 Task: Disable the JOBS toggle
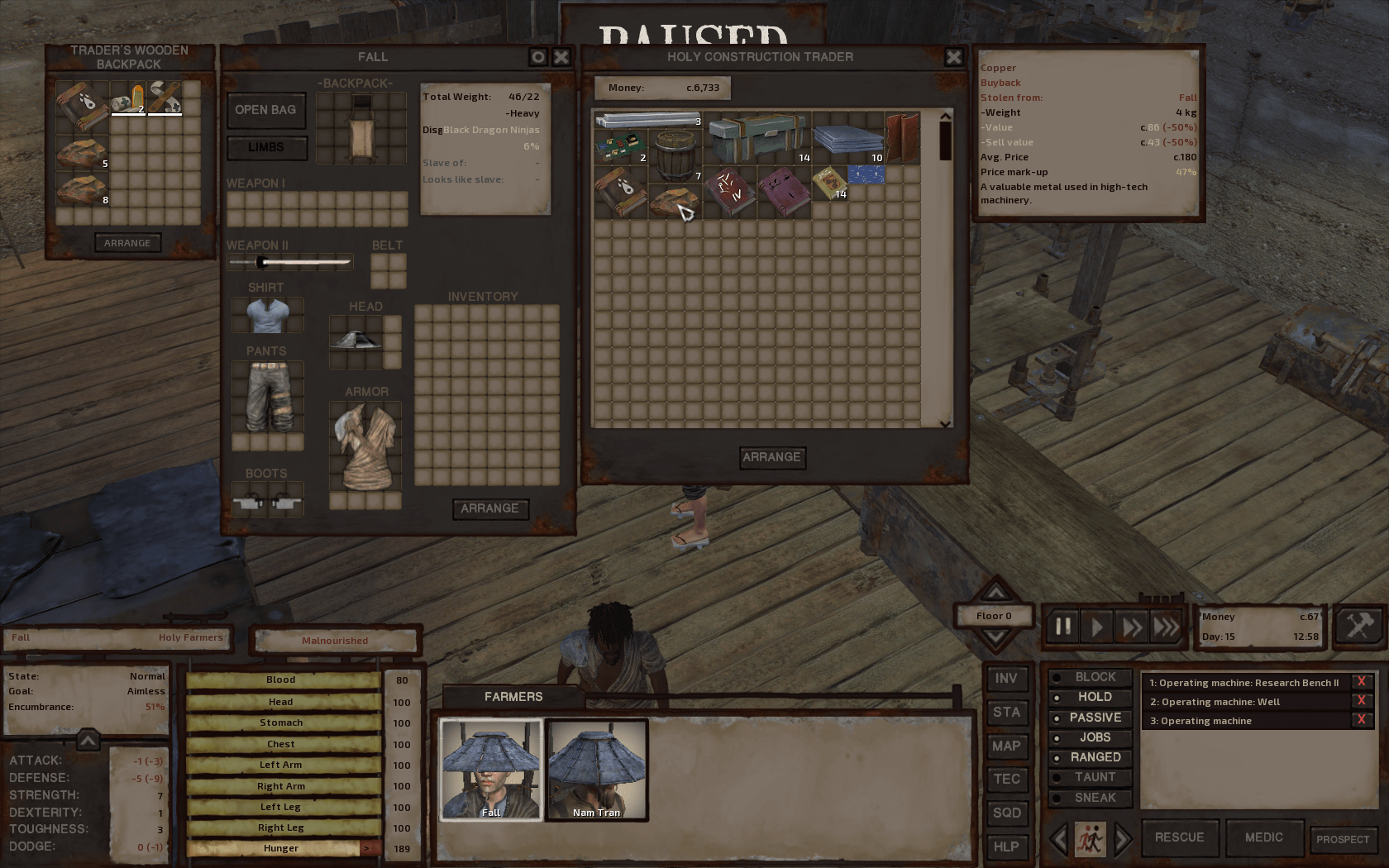point(1090,737)
